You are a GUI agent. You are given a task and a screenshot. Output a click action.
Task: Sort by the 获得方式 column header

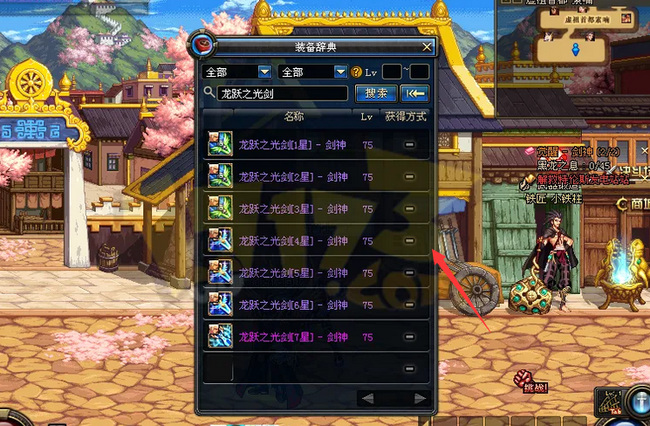coord(406,117)
